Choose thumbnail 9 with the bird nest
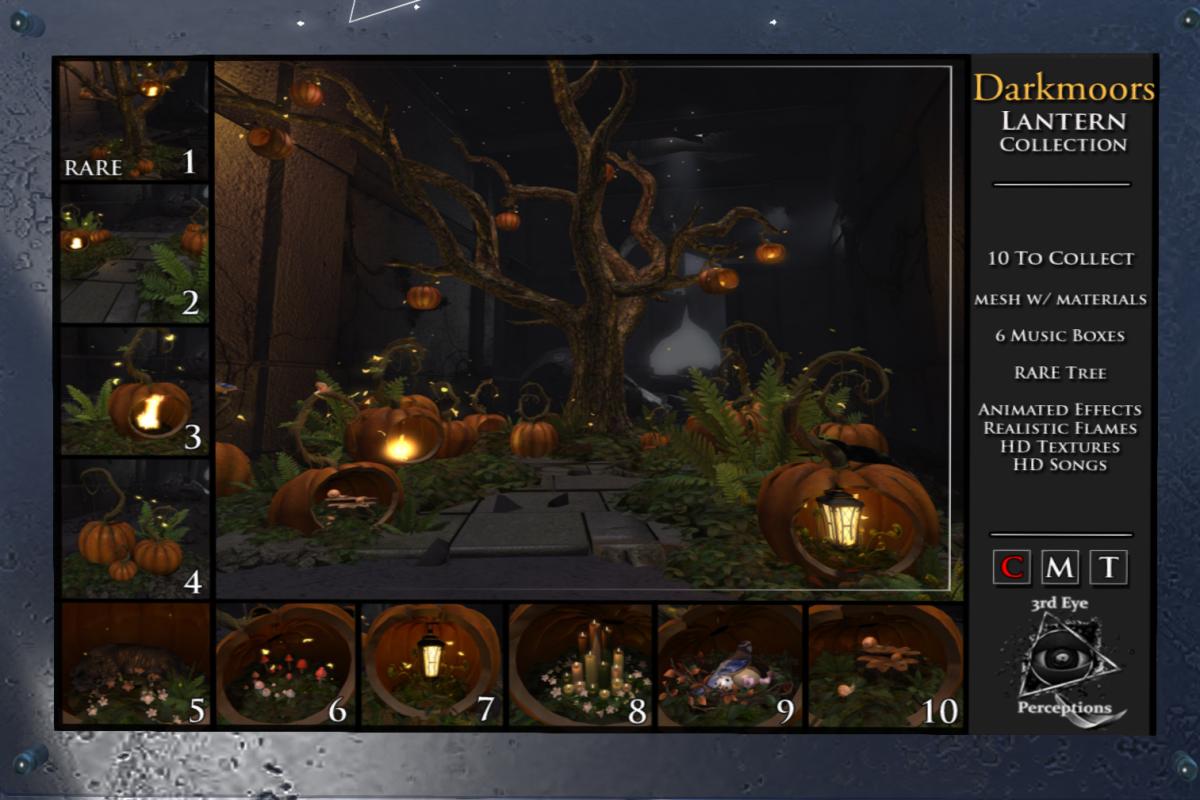 coord(729,664)
